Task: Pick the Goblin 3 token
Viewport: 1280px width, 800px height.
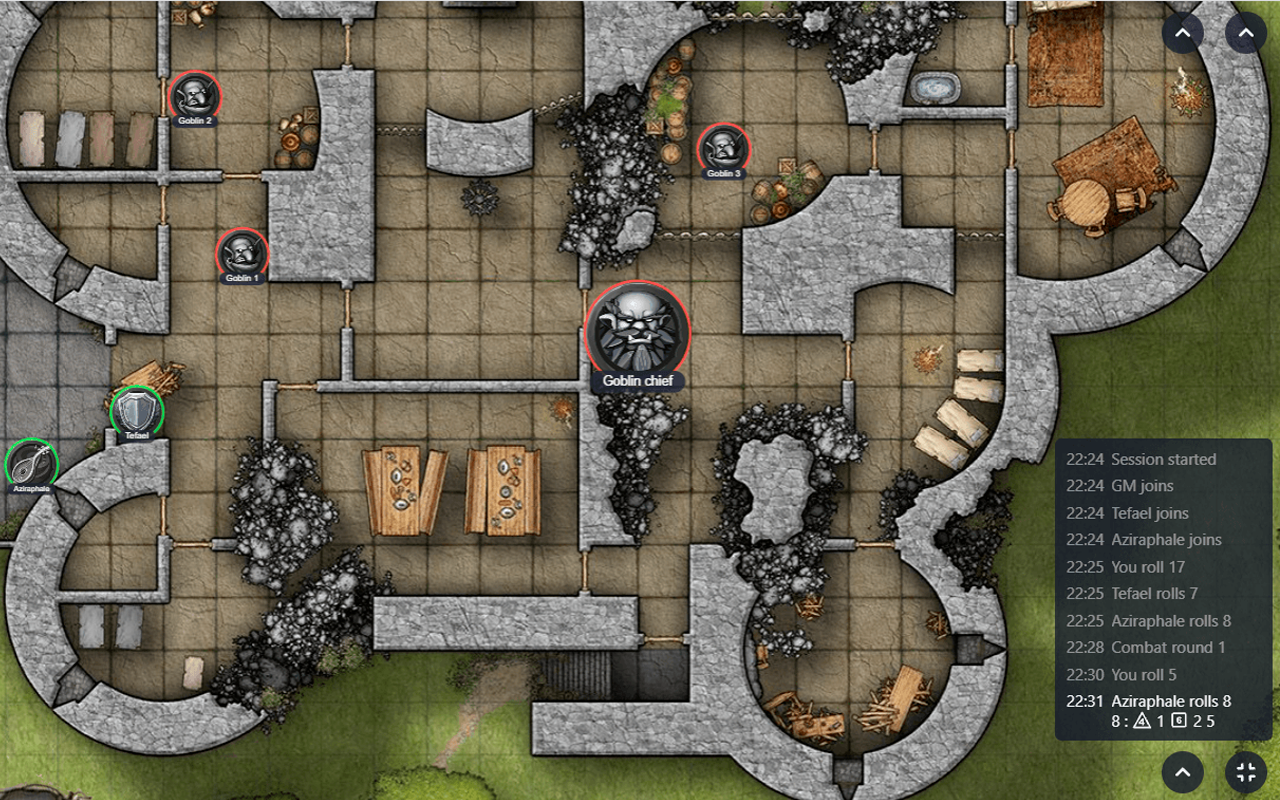Action: tap(723, 148)
